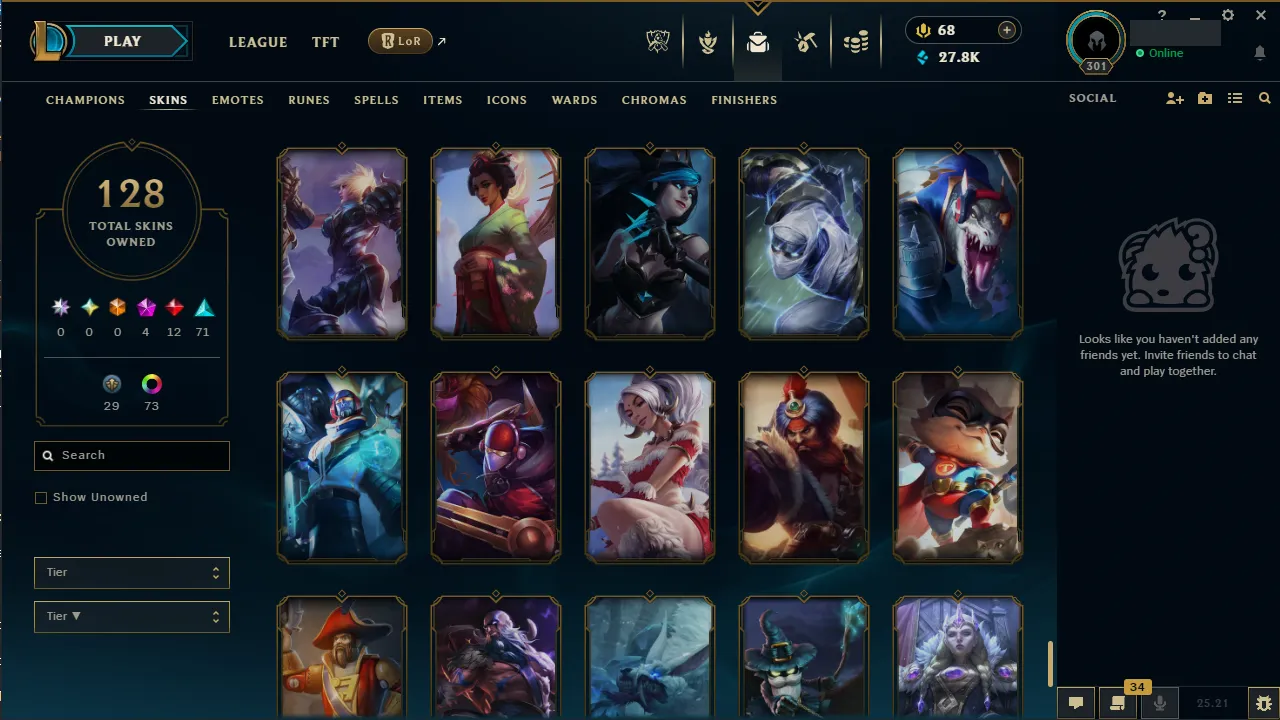Switch to the CHAMPIONS tab
The image size is (1280, 720).
click(85, 100)
